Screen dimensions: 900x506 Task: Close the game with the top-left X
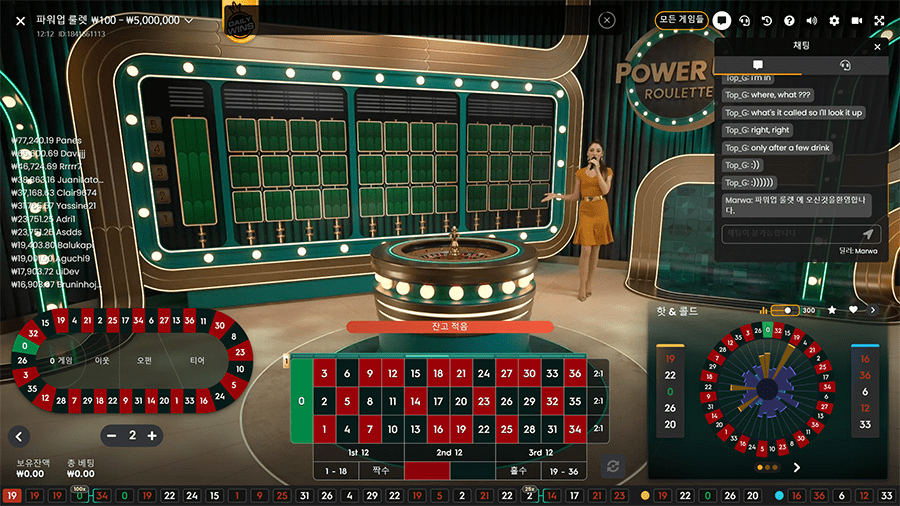click(x=20, y=20)
